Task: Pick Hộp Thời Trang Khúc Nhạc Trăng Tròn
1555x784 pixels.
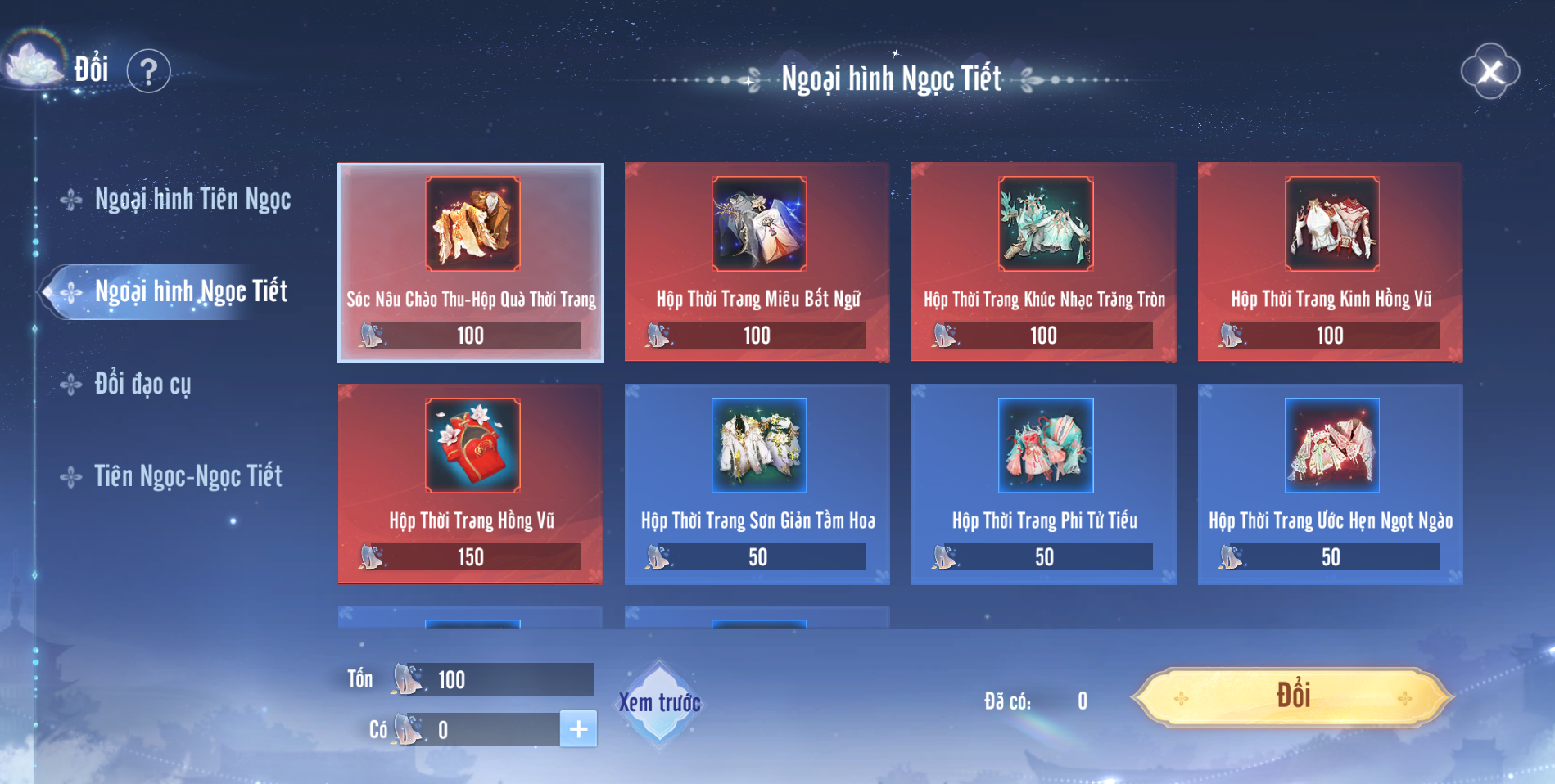Action: click(x=1044, y=262)
